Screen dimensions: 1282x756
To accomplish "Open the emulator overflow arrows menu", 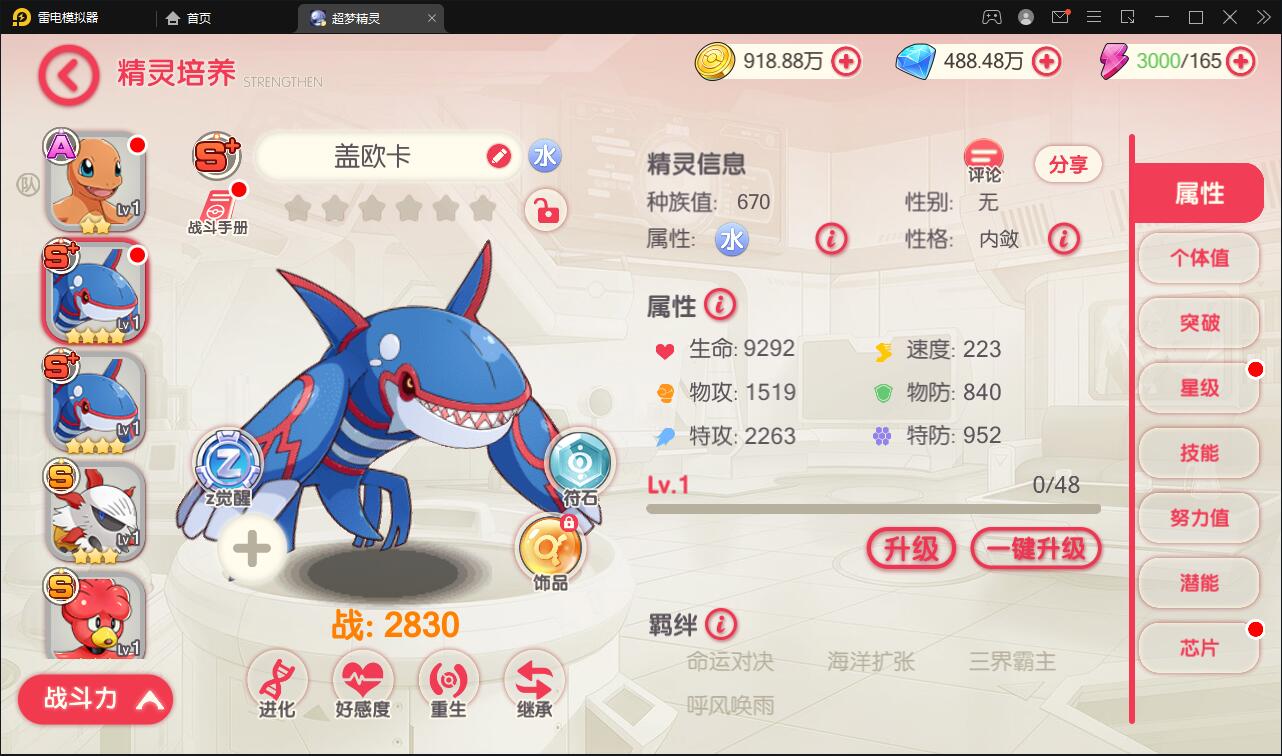I will pyautogui.click(x=1262, y=17).
